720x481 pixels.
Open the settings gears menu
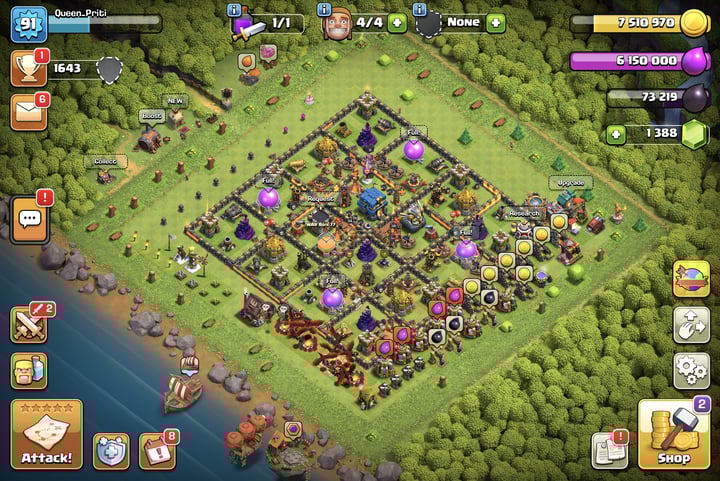(x=692, y=369)
